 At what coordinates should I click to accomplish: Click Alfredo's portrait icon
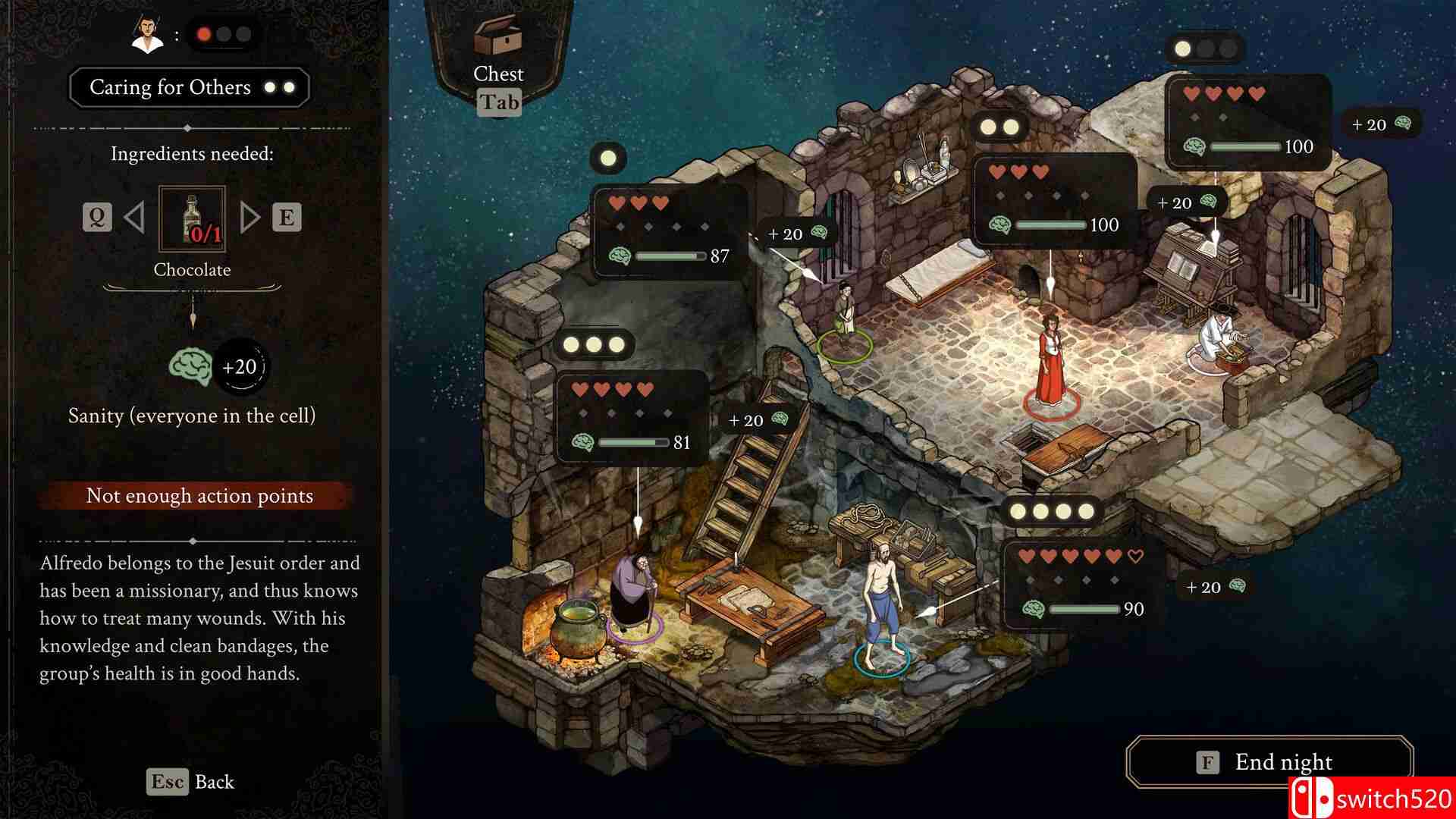pos(147,34)
